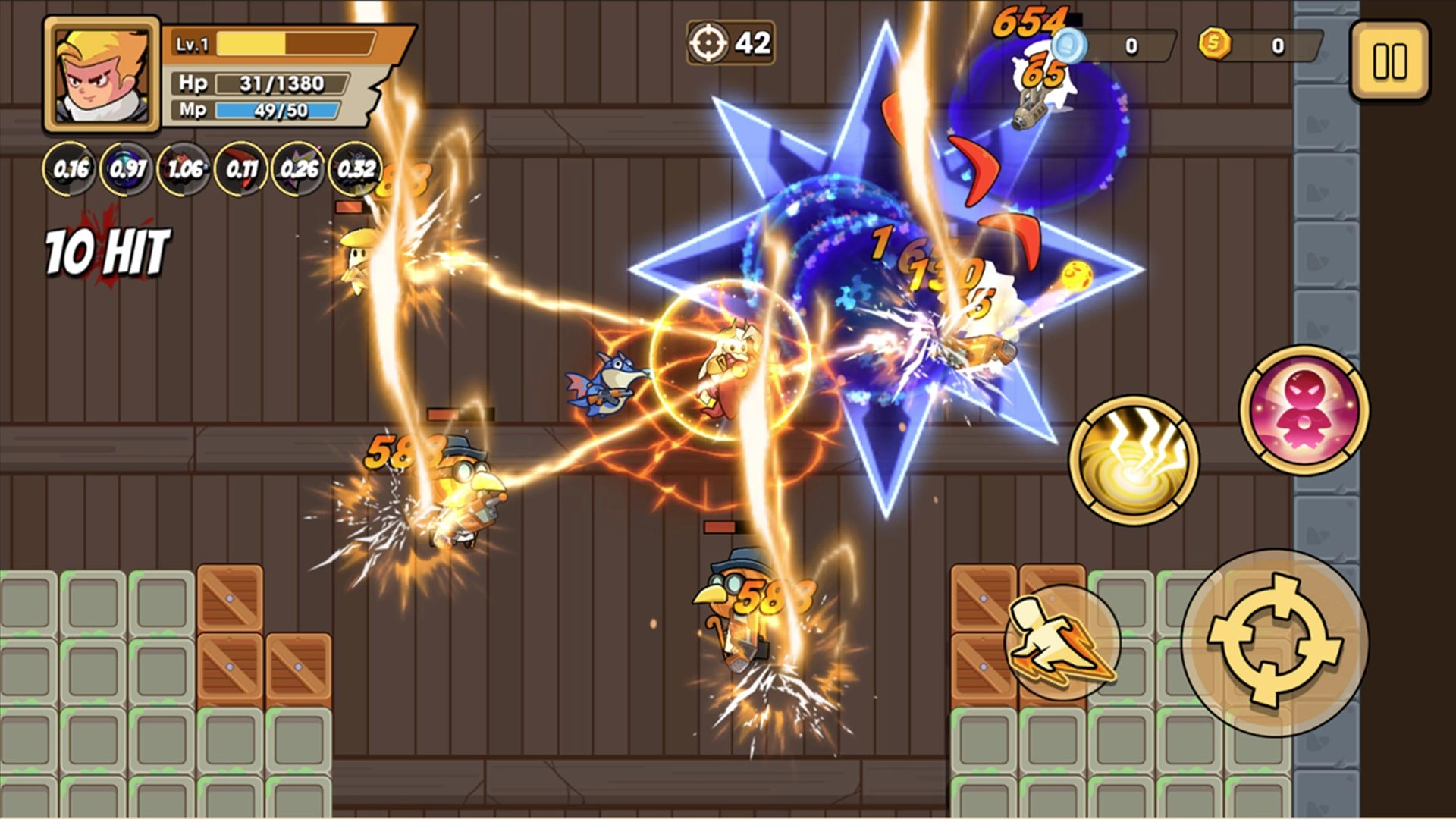Select the skill cooling down at 0.16
The height and width of the screenshot is (819, 1456).
point(72,168)
